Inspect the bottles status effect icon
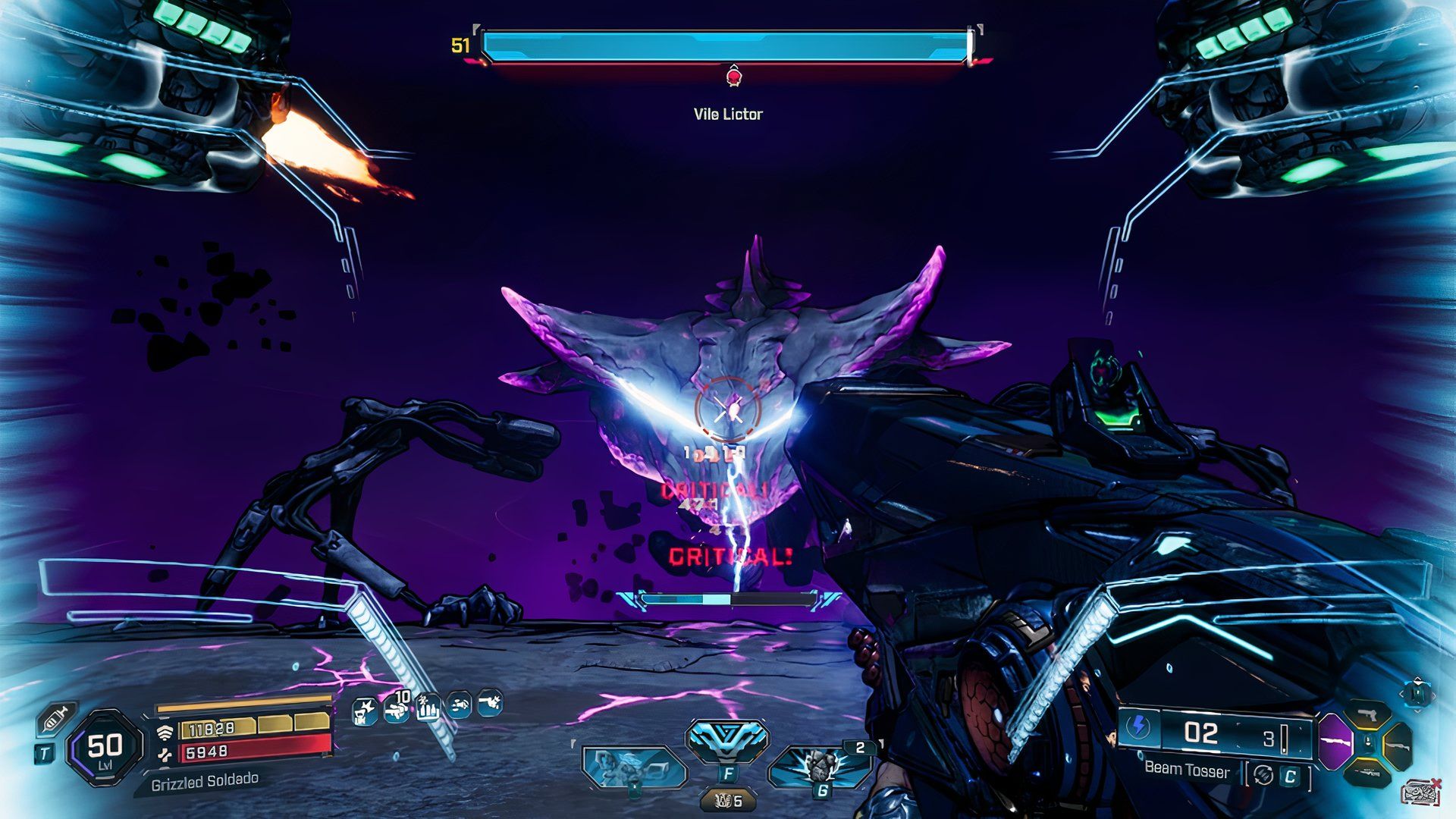Screen dimensions: 1456x819 point(428,708)
